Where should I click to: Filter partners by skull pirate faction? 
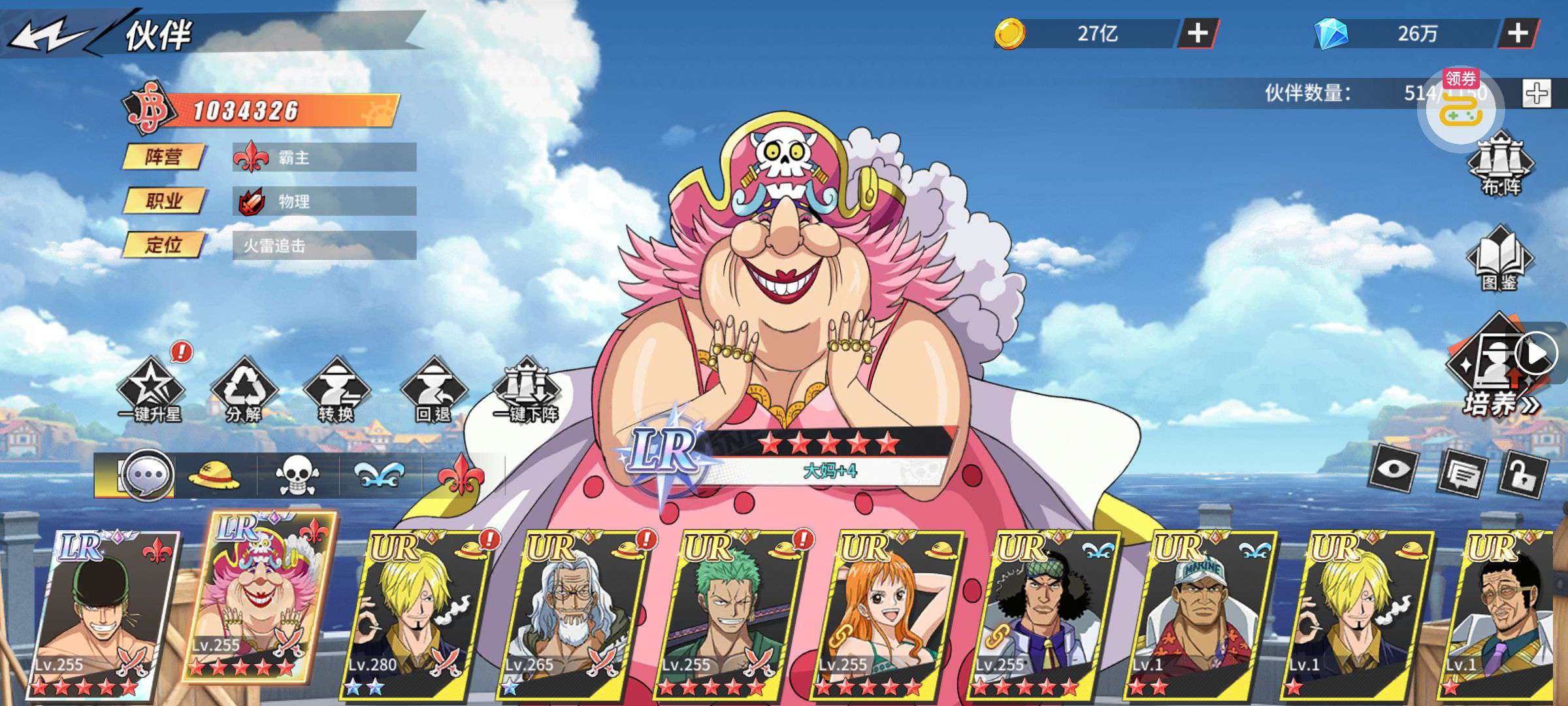pos(297,475)
